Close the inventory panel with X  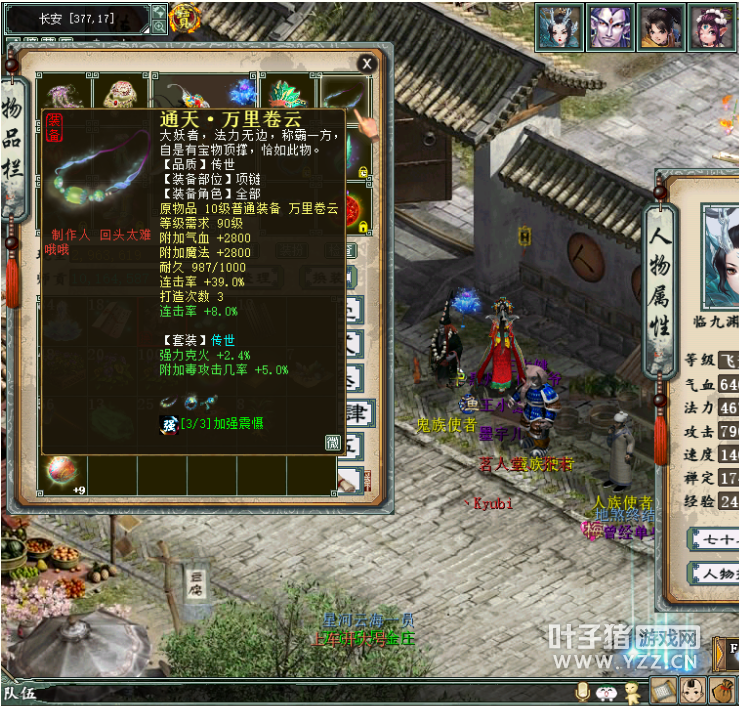[367, 64]
